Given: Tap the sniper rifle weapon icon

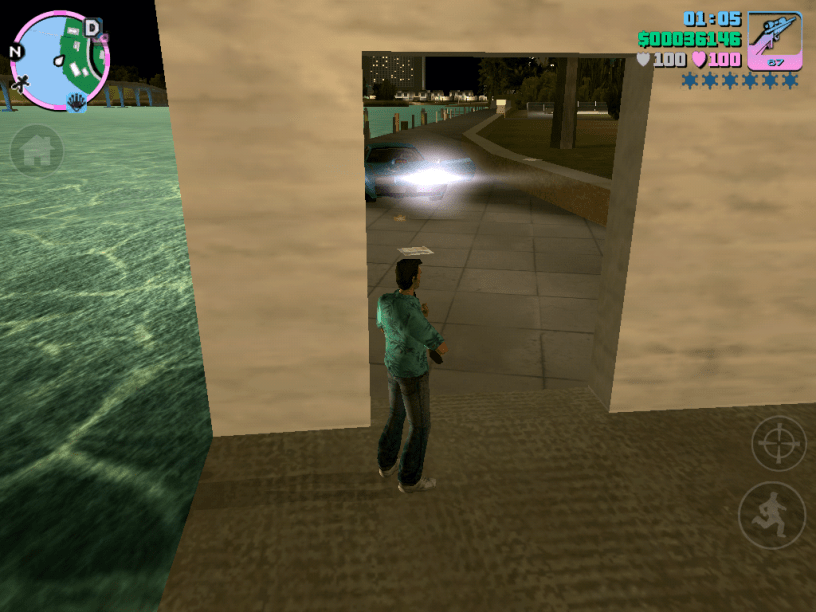Looking at the screenshot, I should [775, 40].
